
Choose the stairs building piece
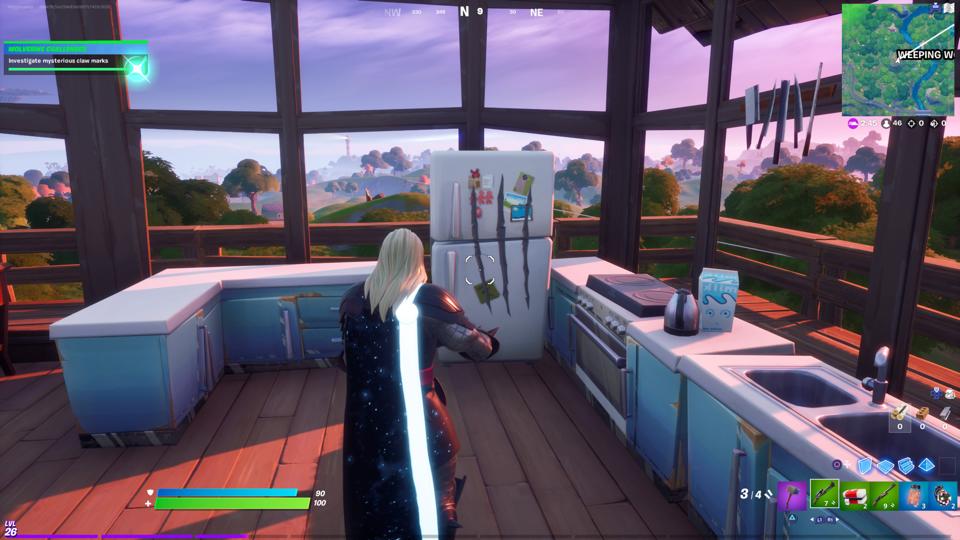906,465
